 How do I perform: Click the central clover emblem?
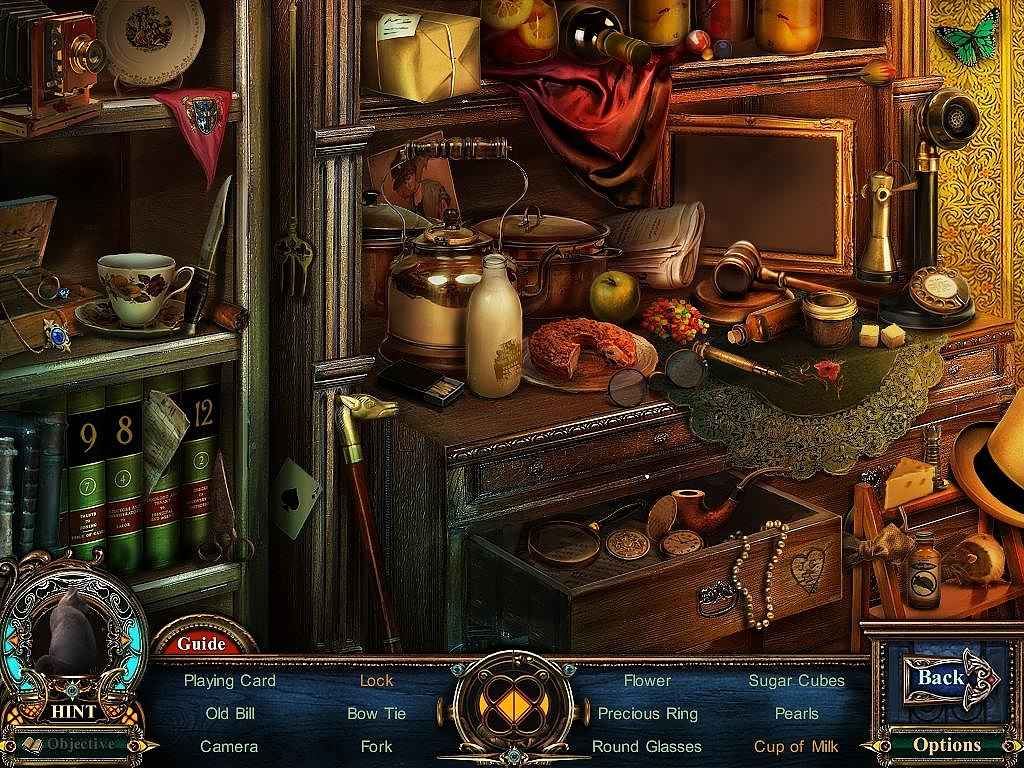pyautogui.click(x=512, y=708)
